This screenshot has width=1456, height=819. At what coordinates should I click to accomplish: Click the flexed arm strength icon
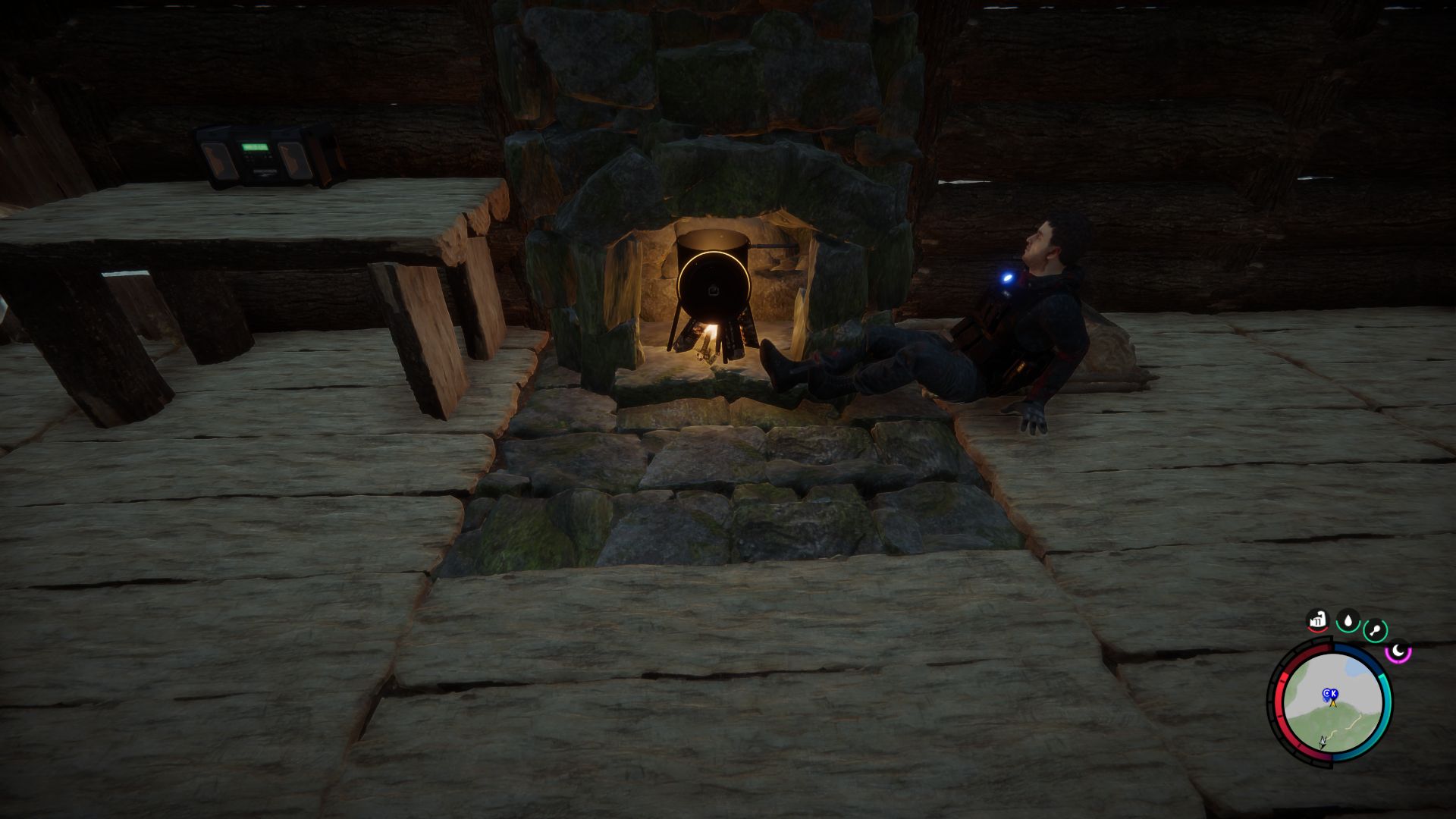1318,621
